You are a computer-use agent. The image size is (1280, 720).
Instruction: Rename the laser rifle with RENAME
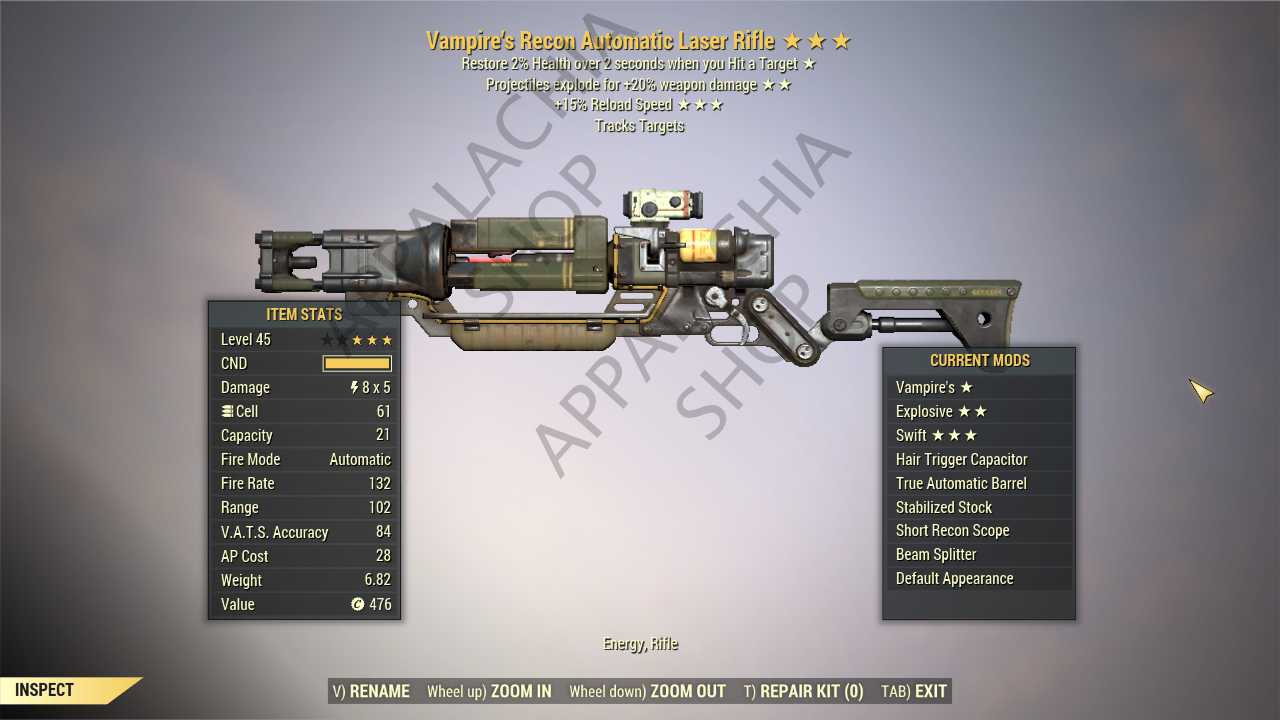(371, 691)
